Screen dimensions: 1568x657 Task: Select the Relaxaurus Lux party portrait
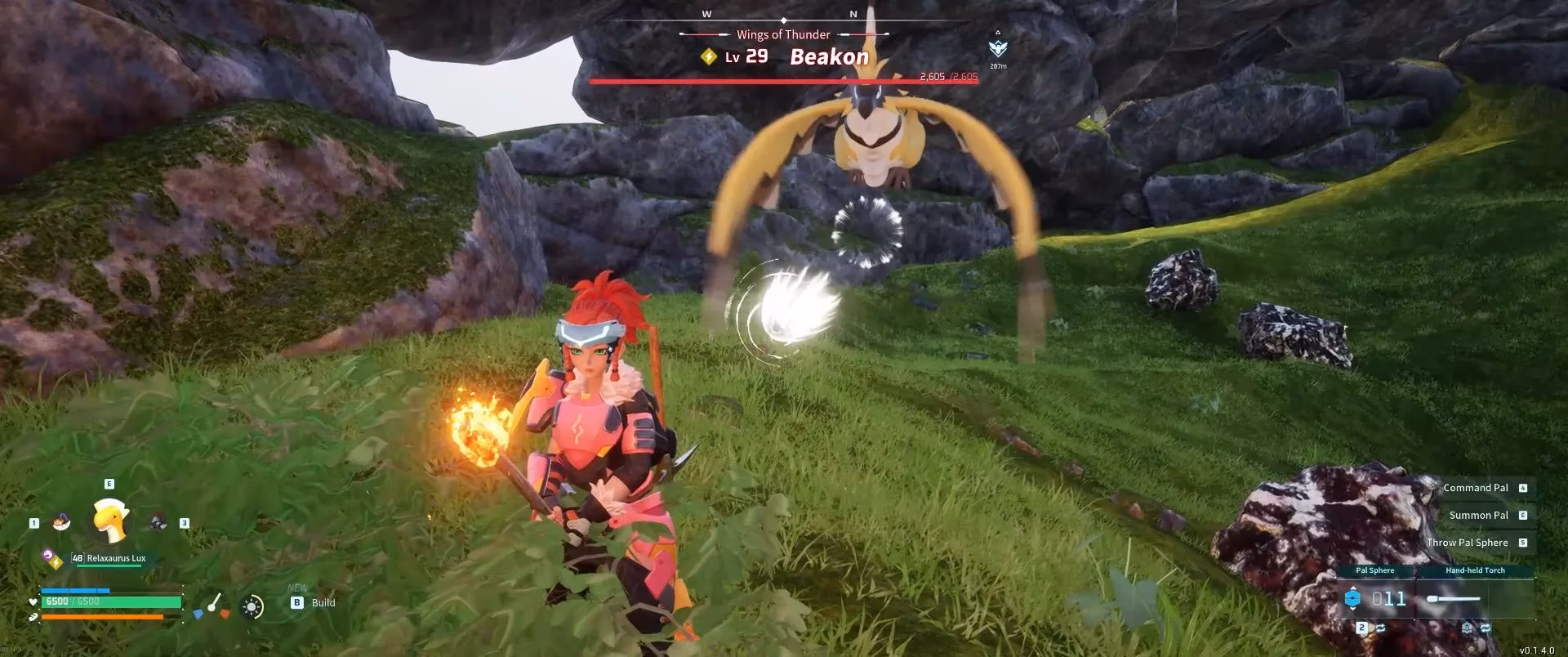pyautogui.click(x=110, y=520)
